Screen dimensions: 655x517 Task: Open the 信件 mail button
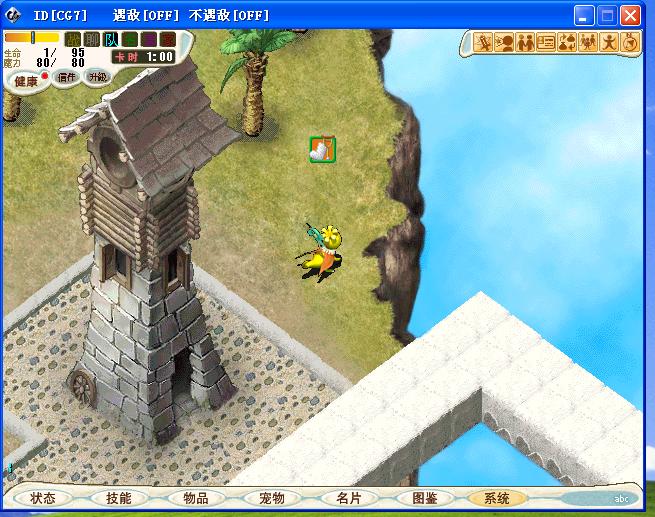67,77
